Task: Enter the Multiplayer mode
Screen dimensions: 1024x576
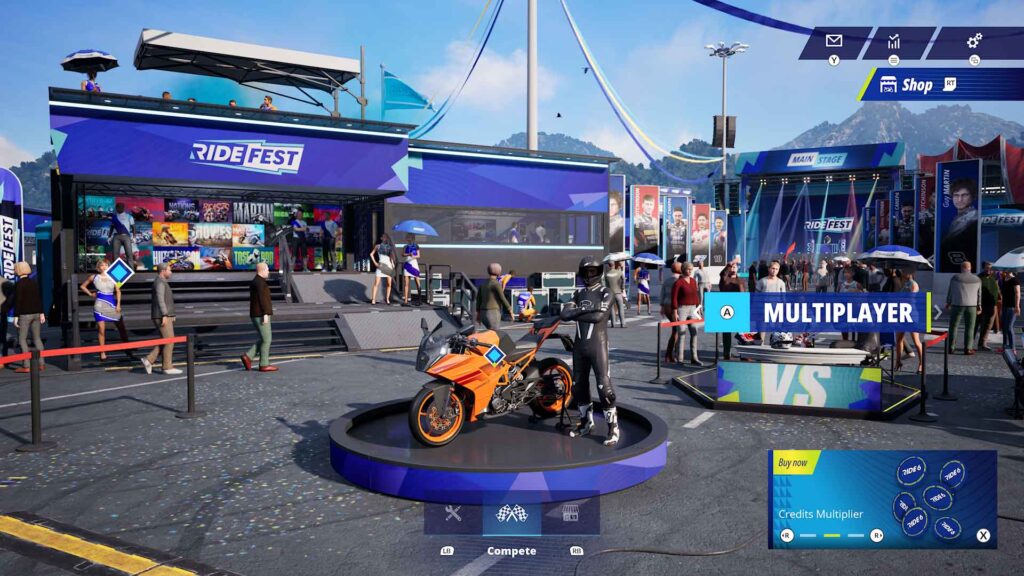Action: (818, 312)
